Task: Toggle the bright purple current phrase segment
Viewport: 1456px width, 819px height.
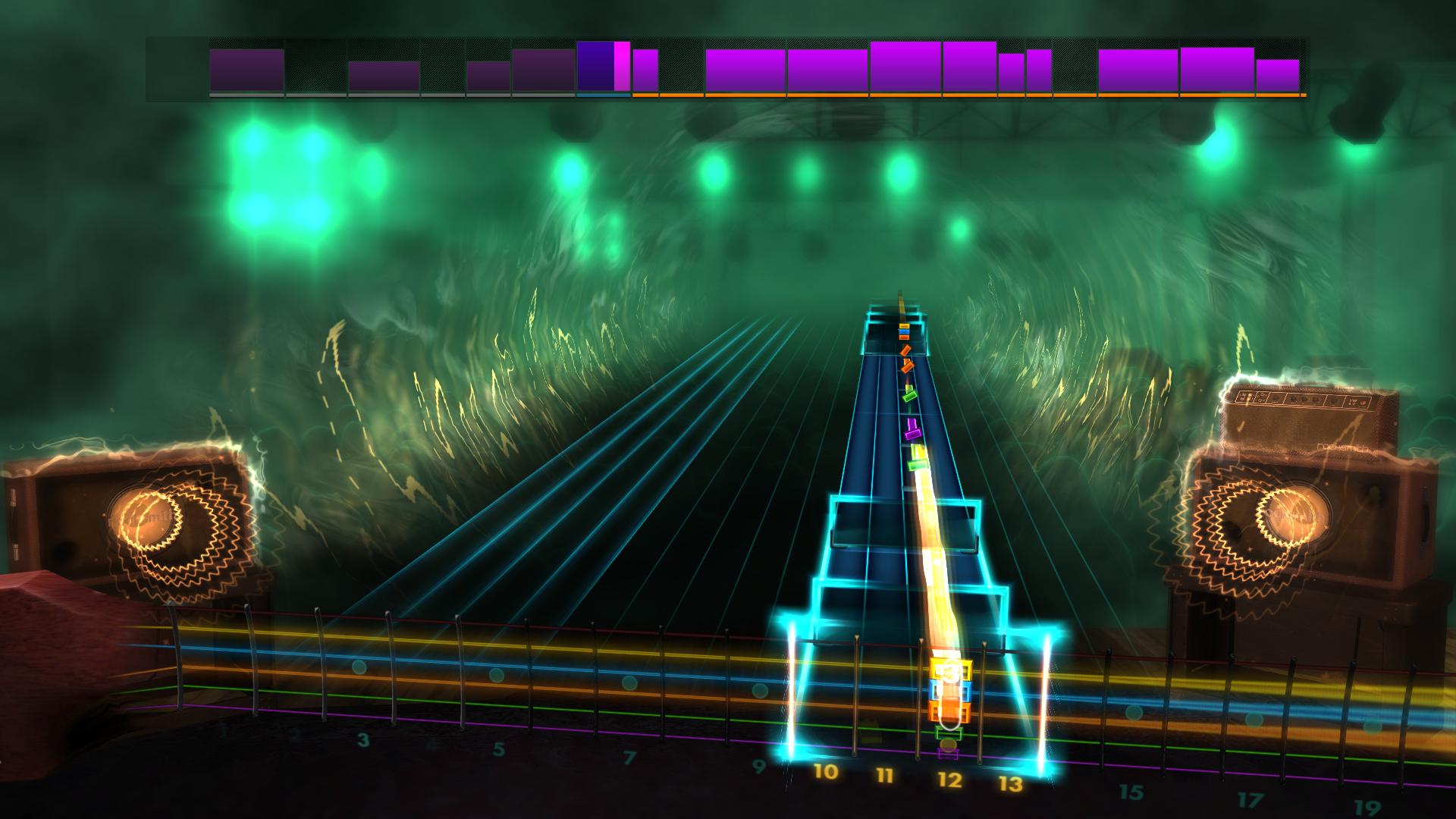Action: (x=595, y=67)
